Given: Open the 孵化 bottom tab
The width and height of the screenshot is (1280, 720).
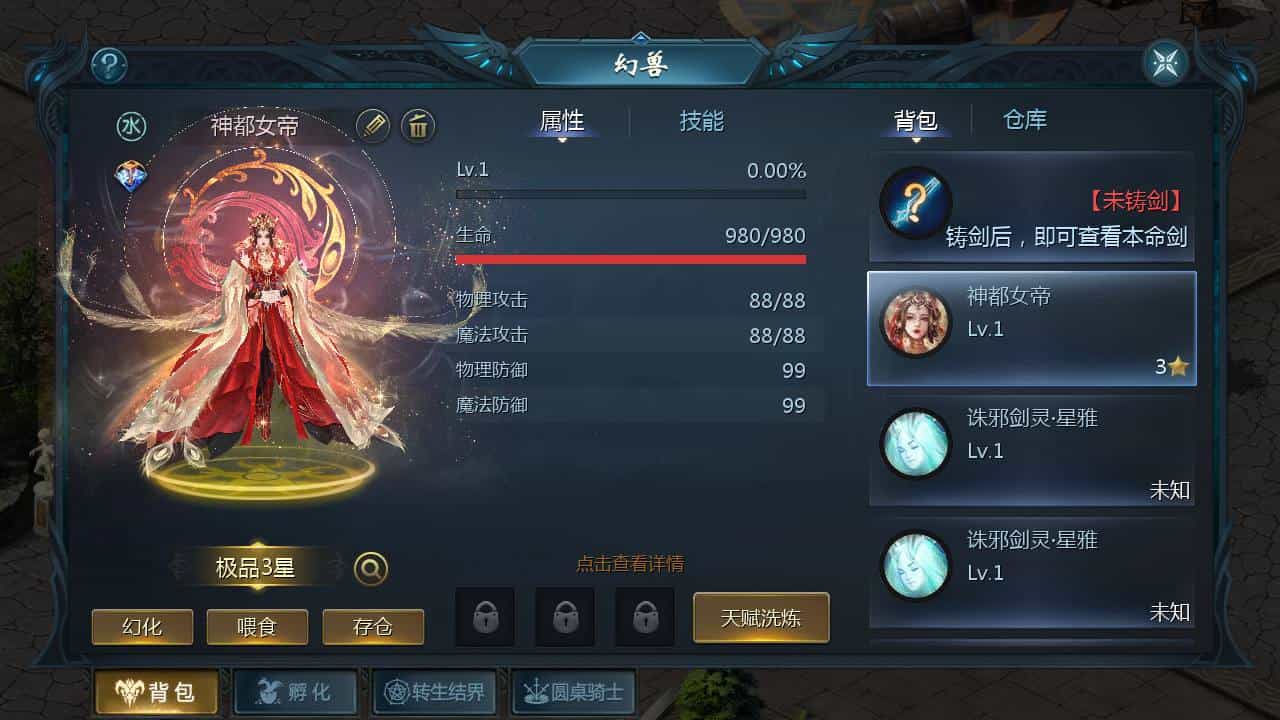Looking at the screenshot, I should click(x=295, y=692).
